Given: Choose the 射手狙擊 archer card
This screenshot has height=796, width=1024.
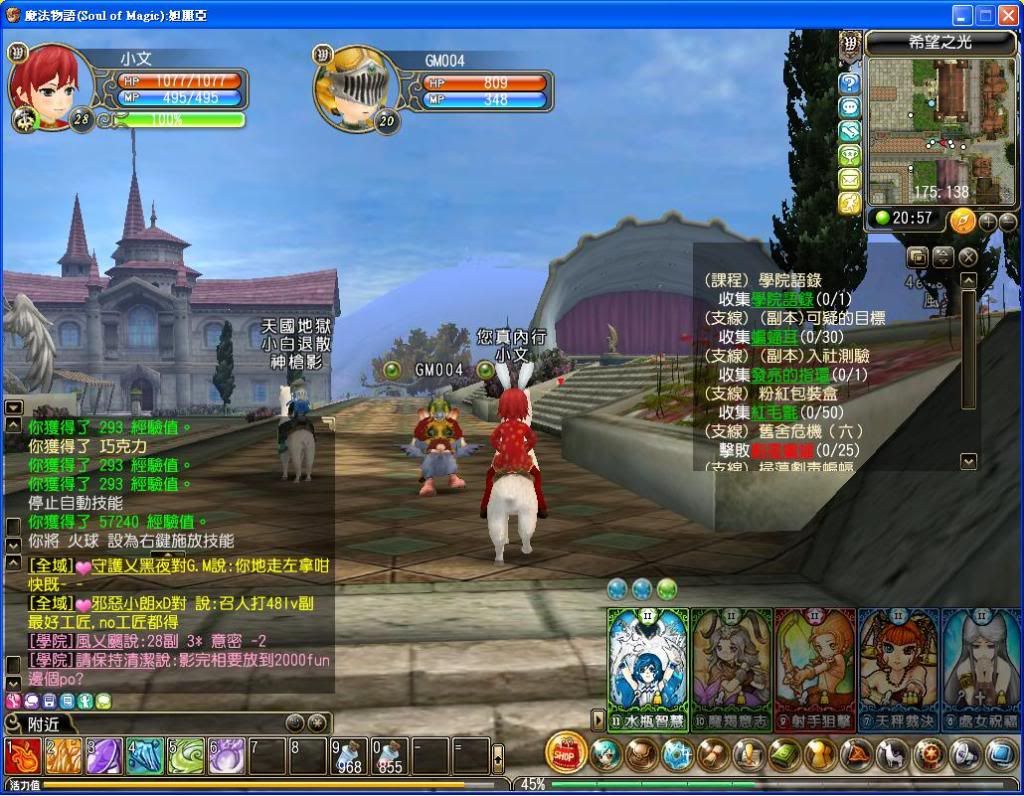Looking at the screenshot, I should click(x=814, y=668).
